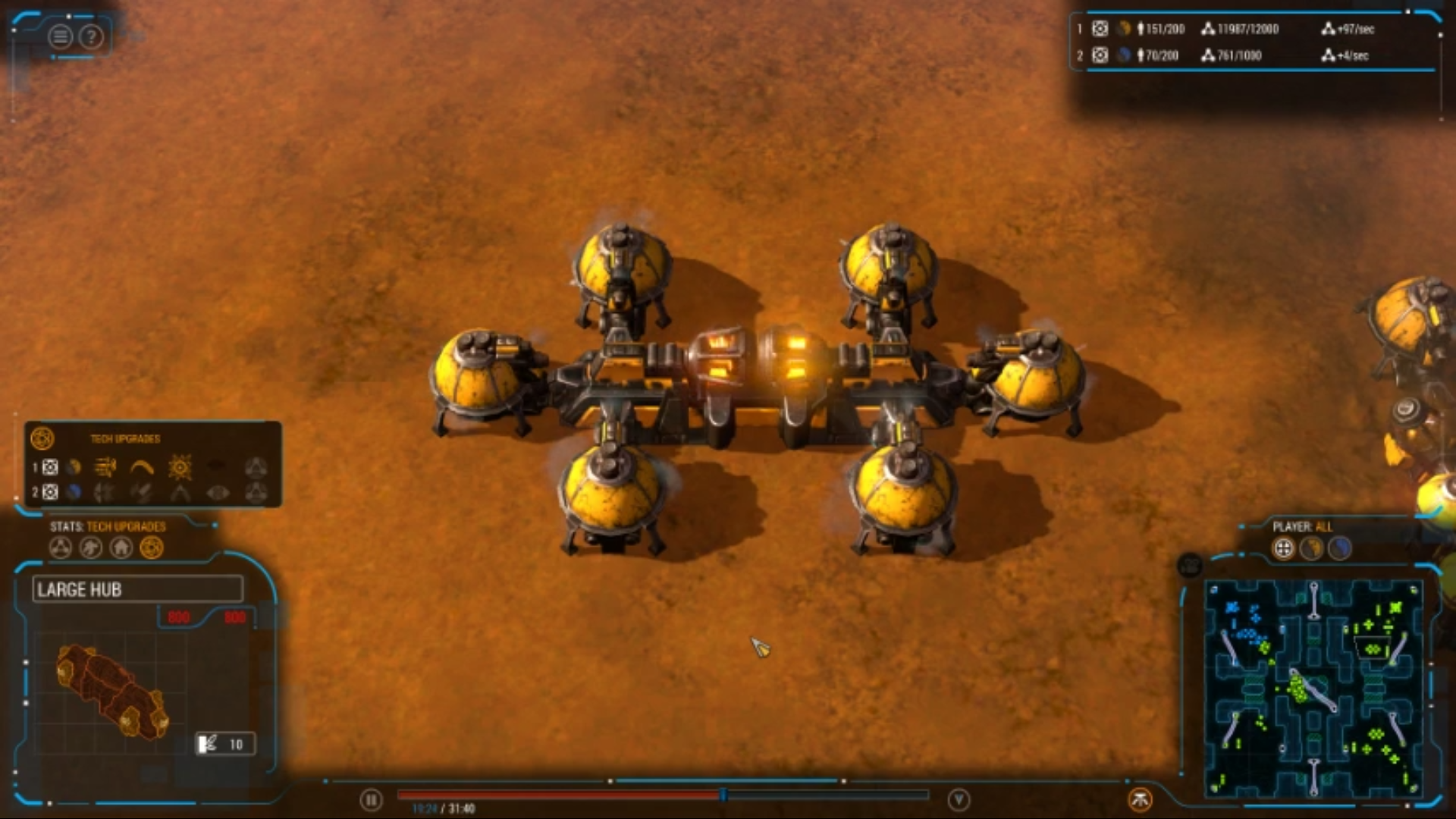Show the resources stats tab

tap(61, 548)
